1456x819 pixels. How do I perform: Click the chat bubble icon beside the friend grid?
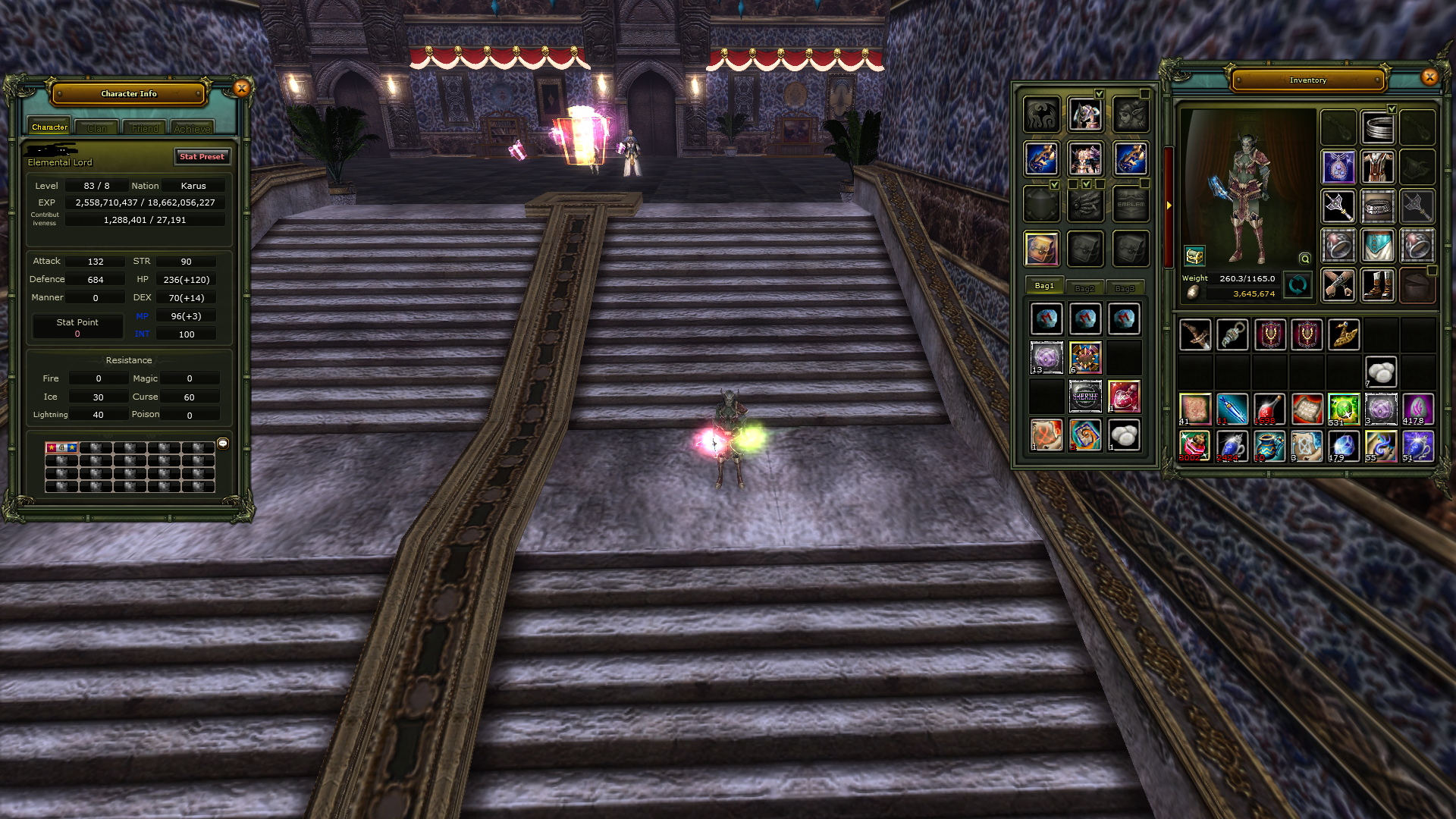pos(222,444)
